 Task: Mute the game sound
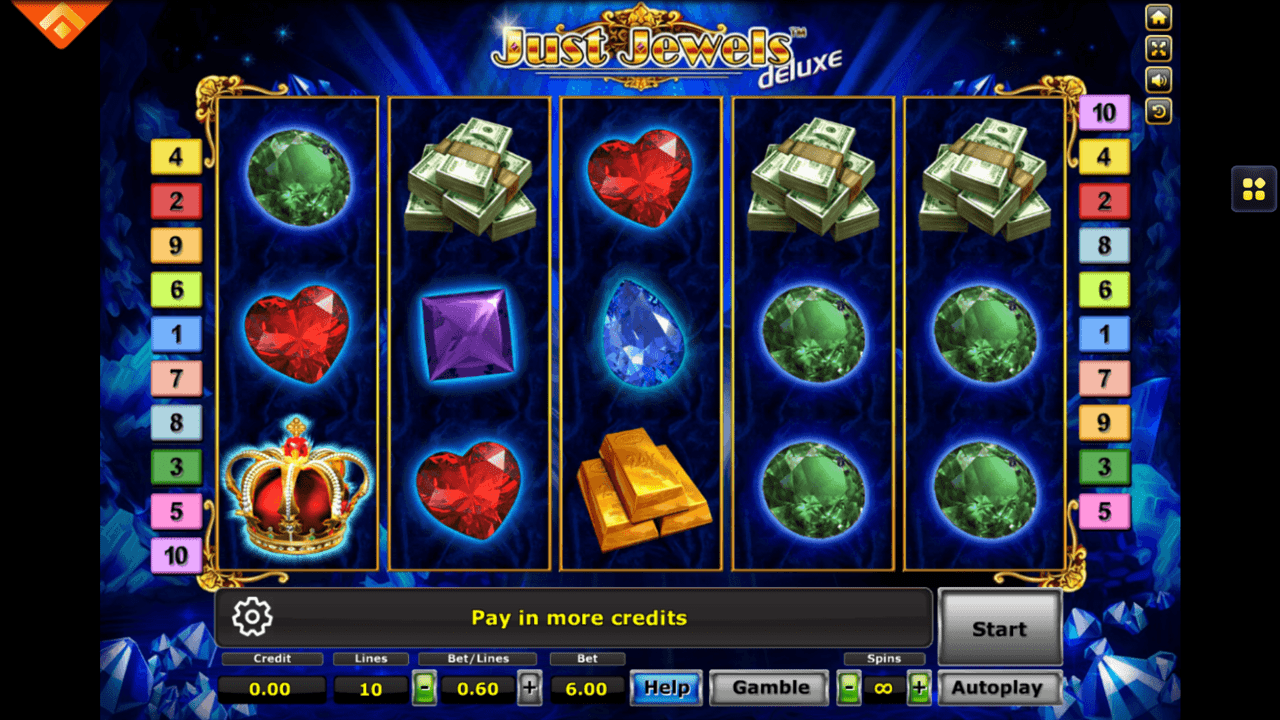tap(1158, 81)
